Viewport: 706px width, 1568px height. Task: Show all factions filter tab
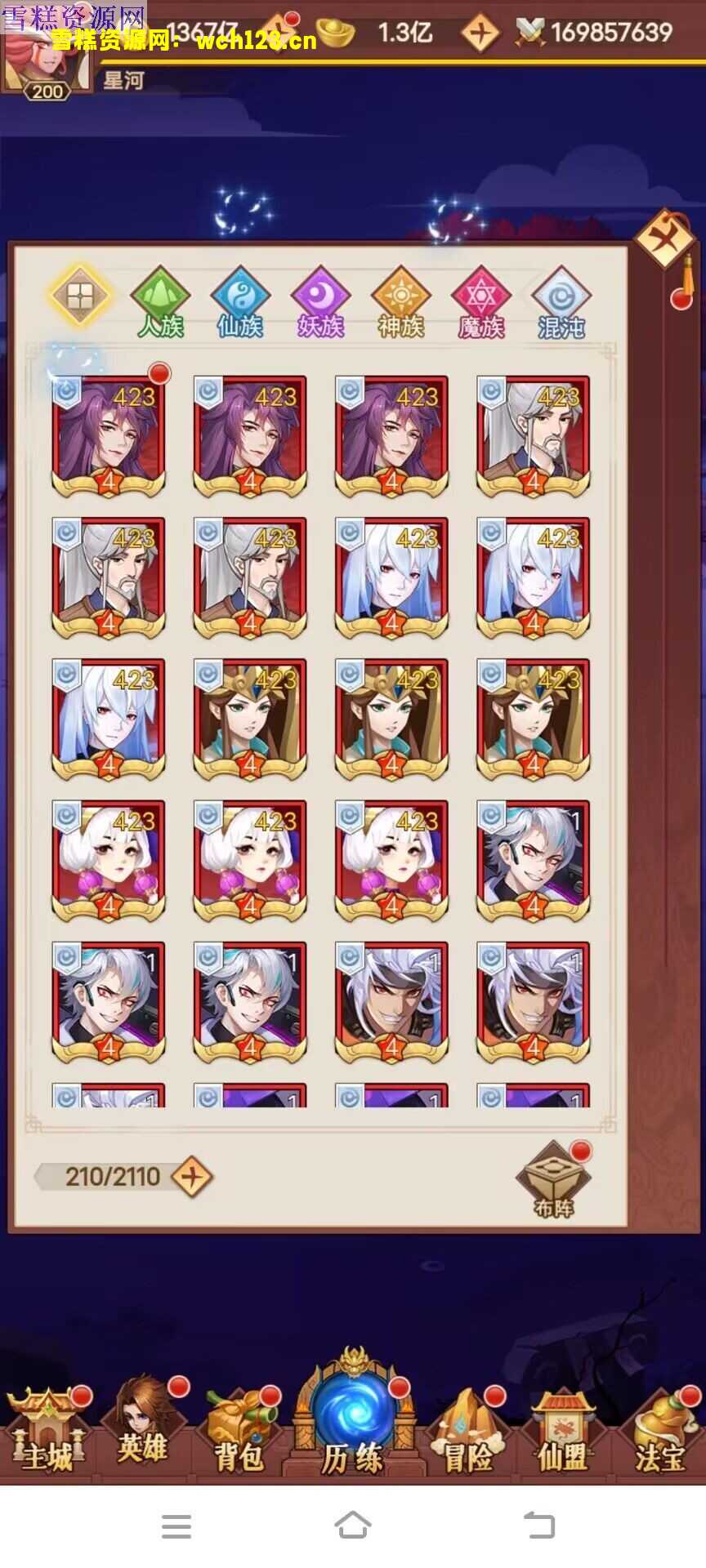80,295
